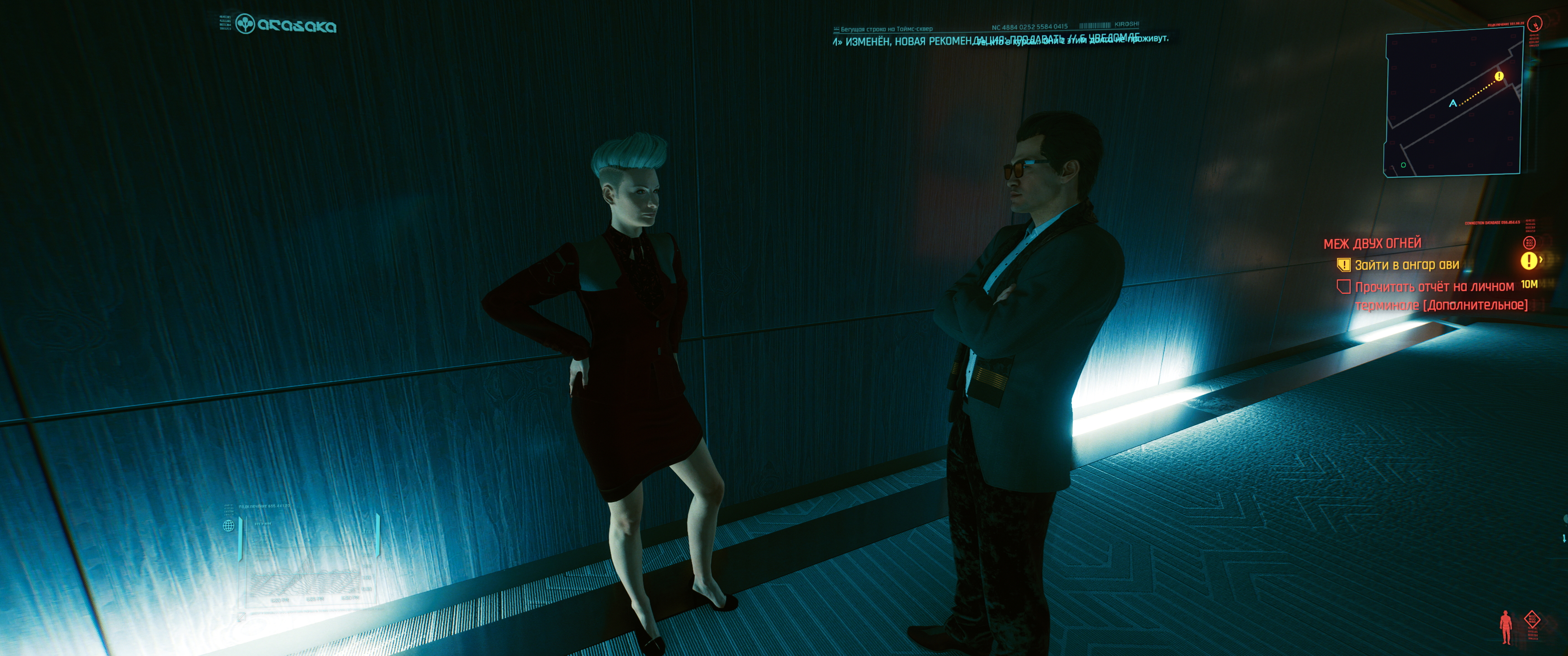Click the compass north indicator above minimap
Screen dimensions: 1568x656
[1536, 24]
